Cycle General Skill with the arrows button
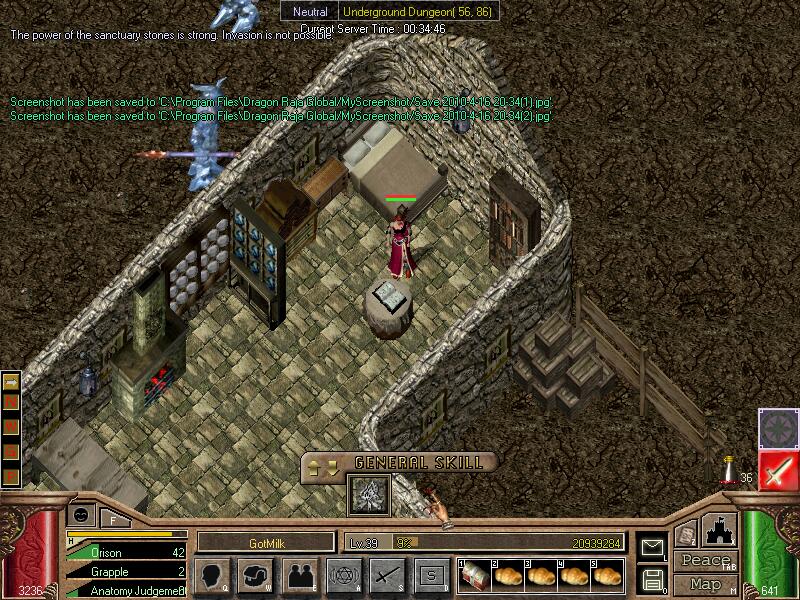Image resolution: width=800 pixels, height=600 pixels. pos(326,464)
